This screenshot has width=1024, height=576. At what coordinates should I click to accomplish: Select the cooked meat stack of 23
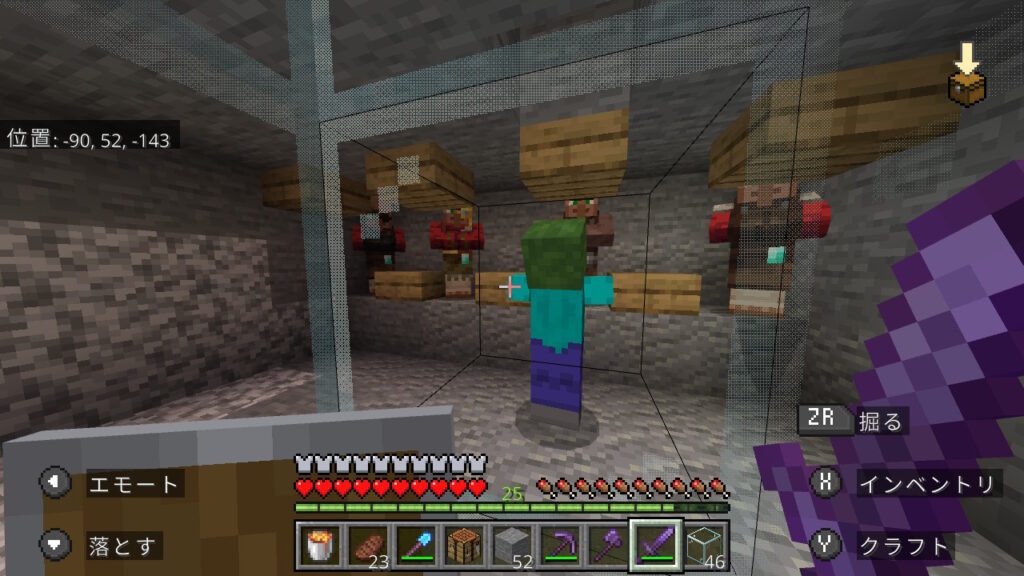click(x=367, y=545)
